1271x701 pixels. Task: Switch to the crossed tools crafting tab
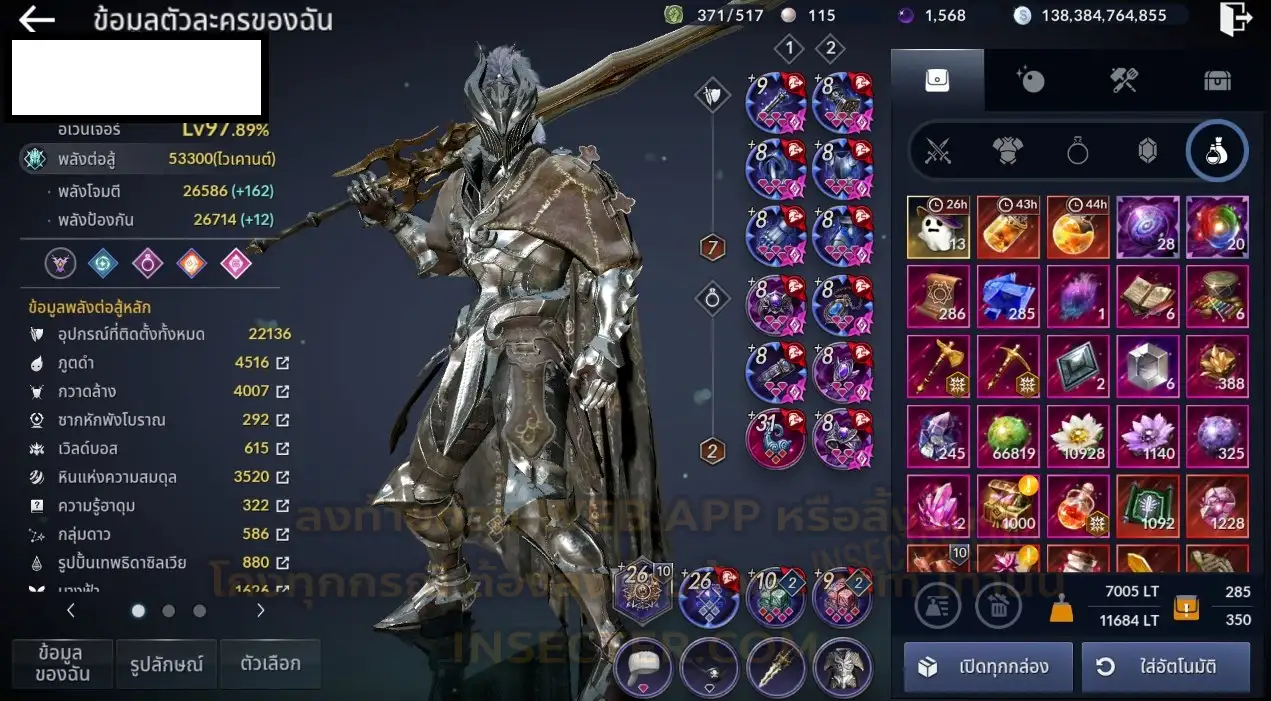point(1124,80)
